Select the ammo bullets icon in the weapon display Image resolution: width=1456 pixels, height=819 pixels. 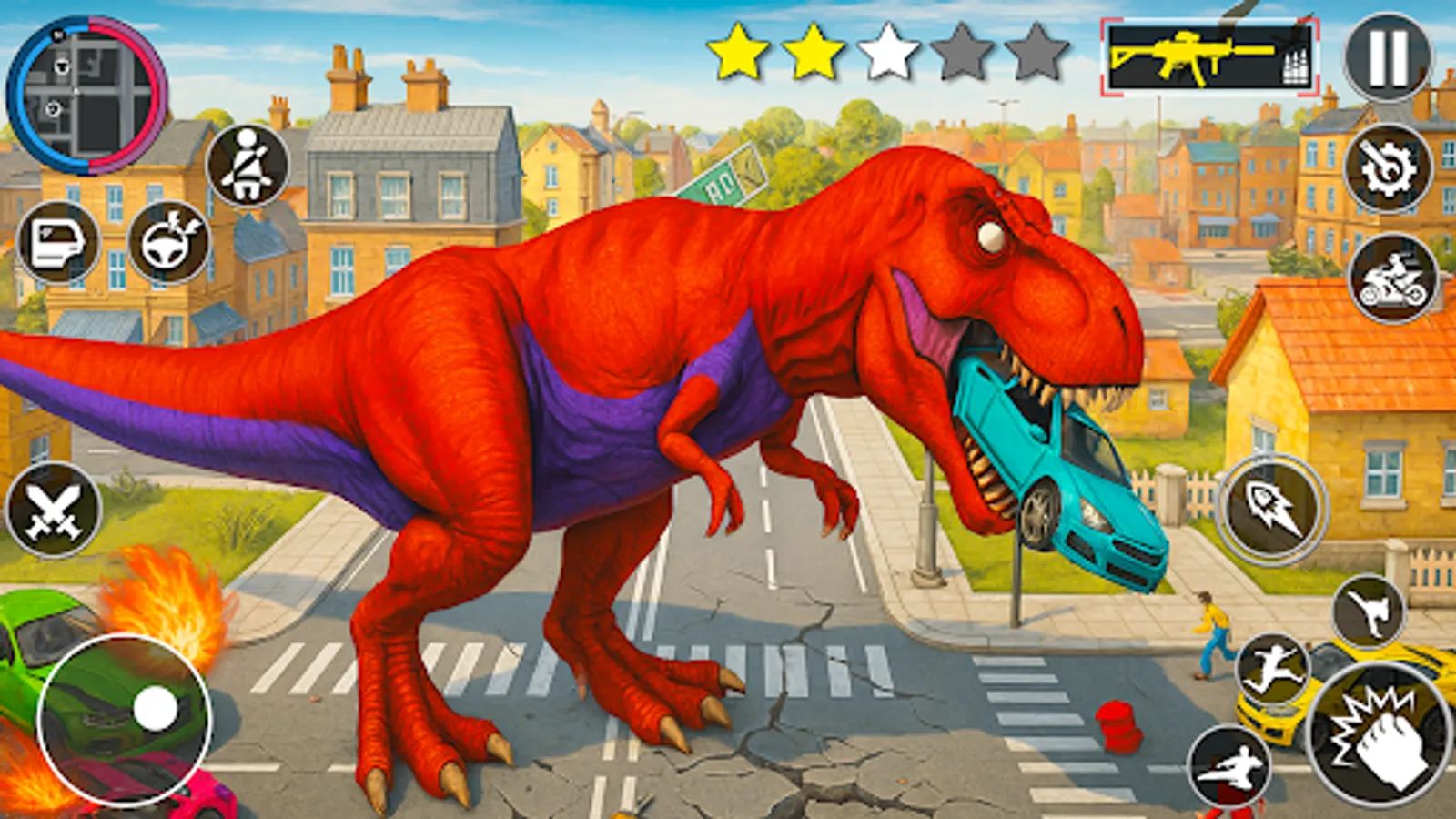[1294, 64]
